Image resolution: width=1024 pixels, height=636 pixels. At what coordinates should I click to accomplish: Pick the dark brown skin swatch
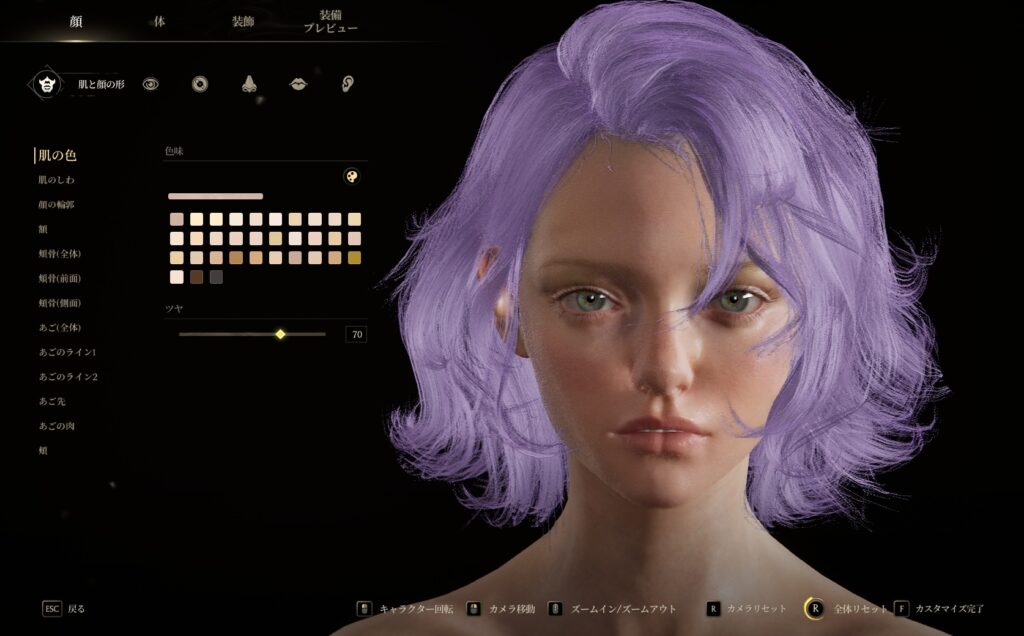[x=197, y=277]
